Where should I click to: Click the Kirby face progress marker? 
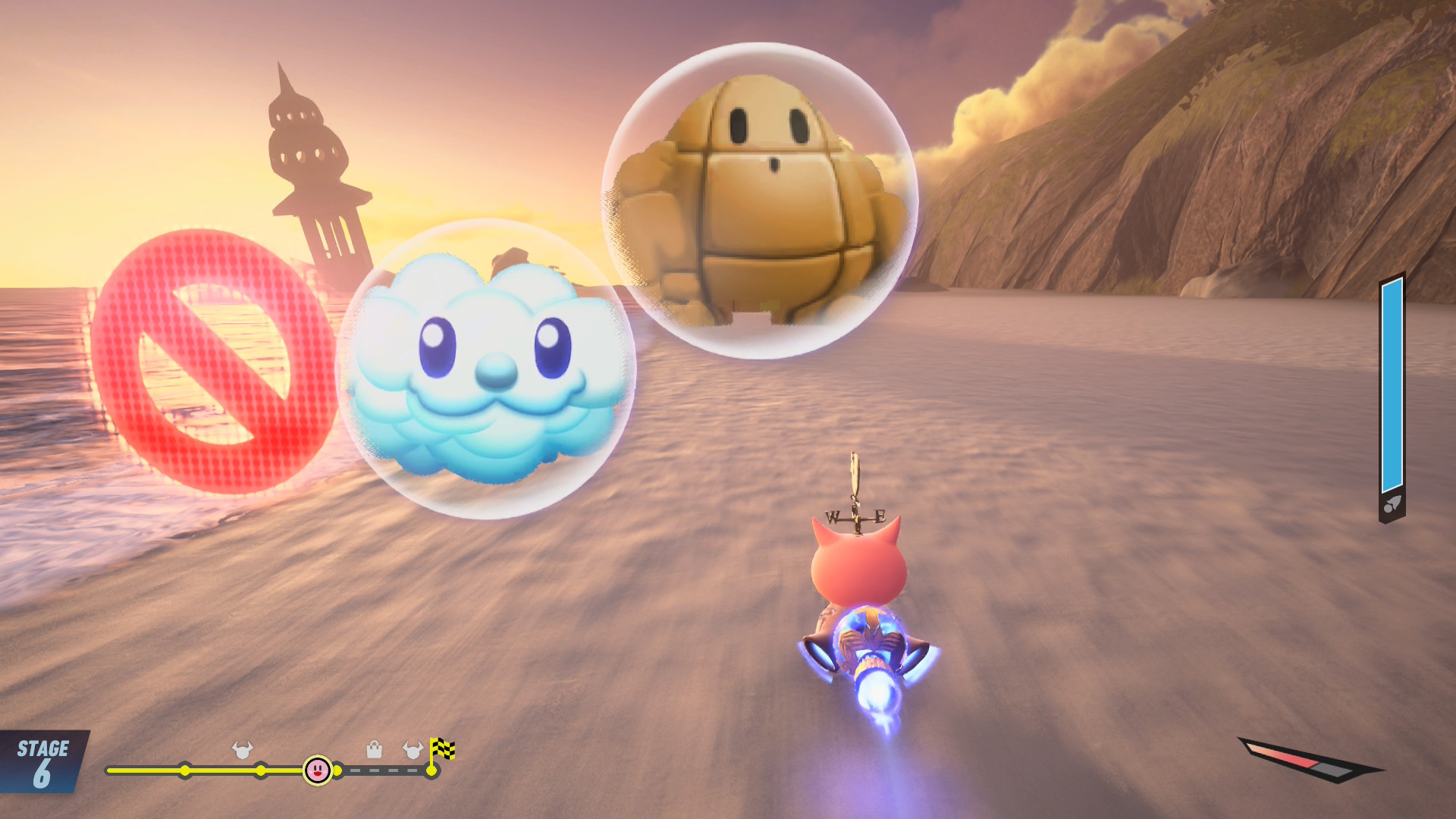pyautogui.click(x=317, y=770)
